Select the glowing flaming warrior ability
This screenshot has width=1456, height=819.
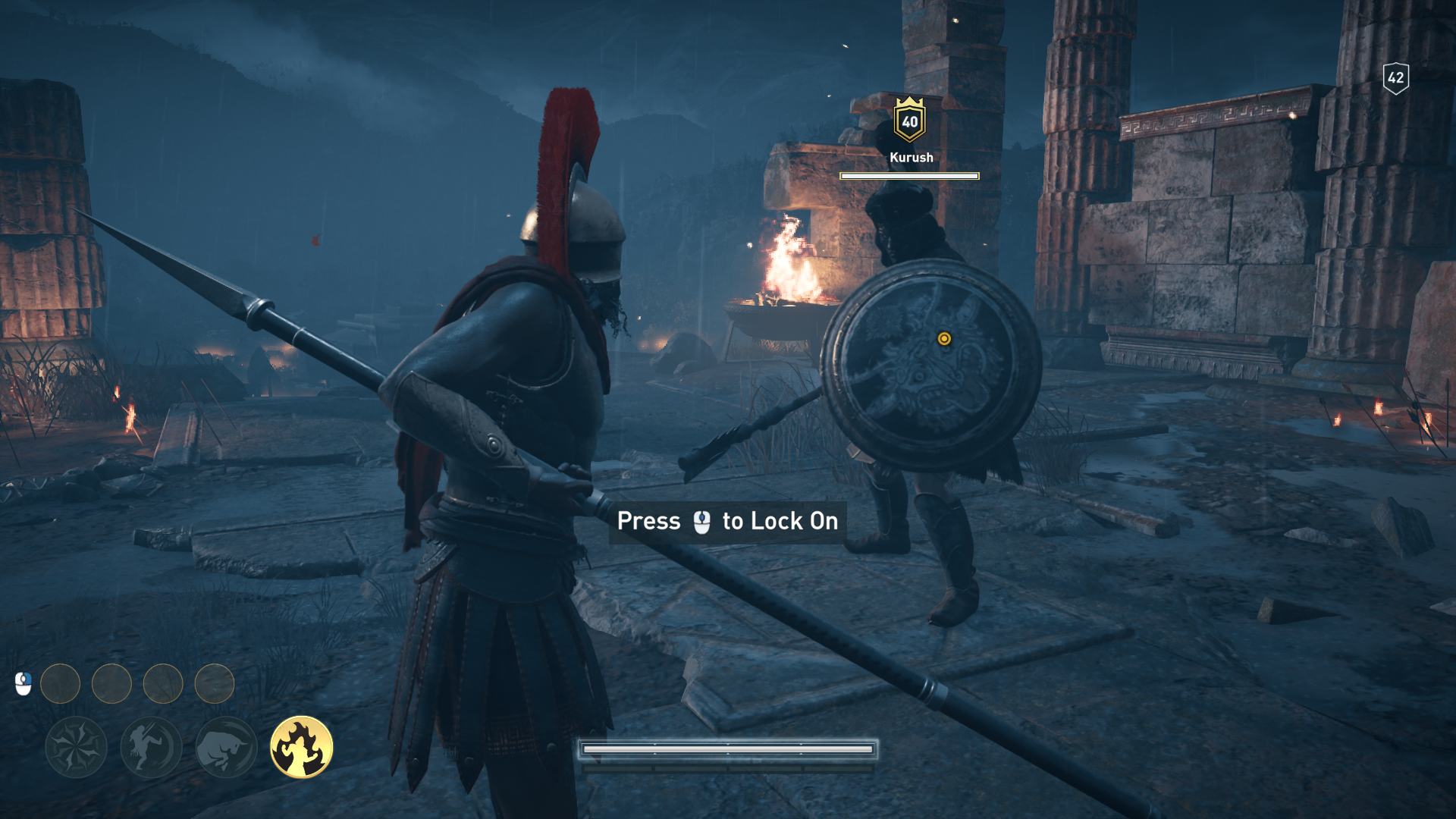point(302,747)
